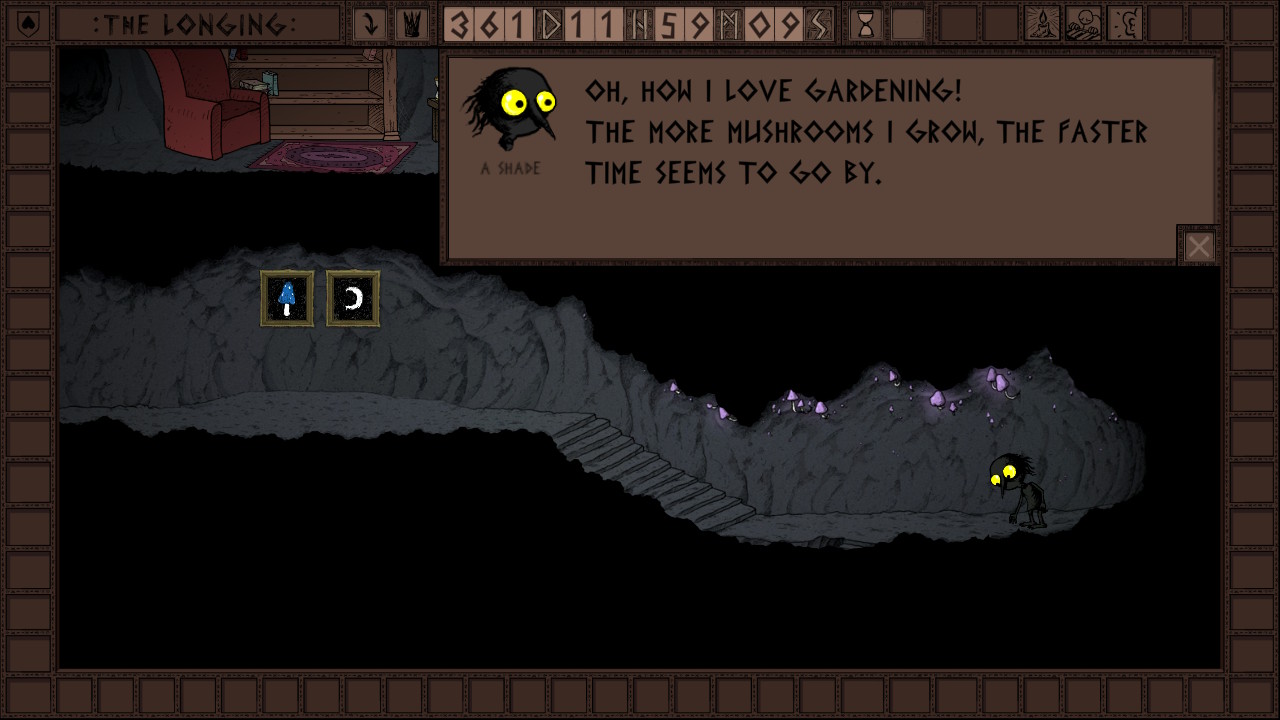The image size is (1280, 720).
Task: Choose the figure playing instrument icon
Action: tap(1083, 24)
